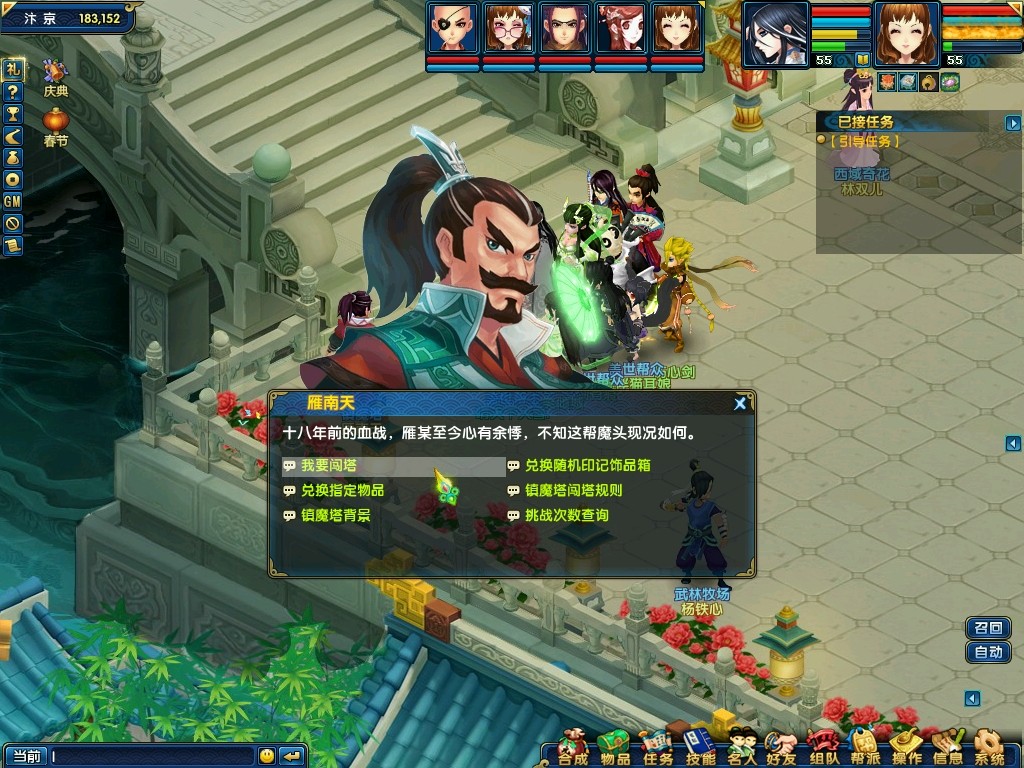
Task: Select 兑换指定物品 in the dialogue
Action: click(x=342, y=491)
